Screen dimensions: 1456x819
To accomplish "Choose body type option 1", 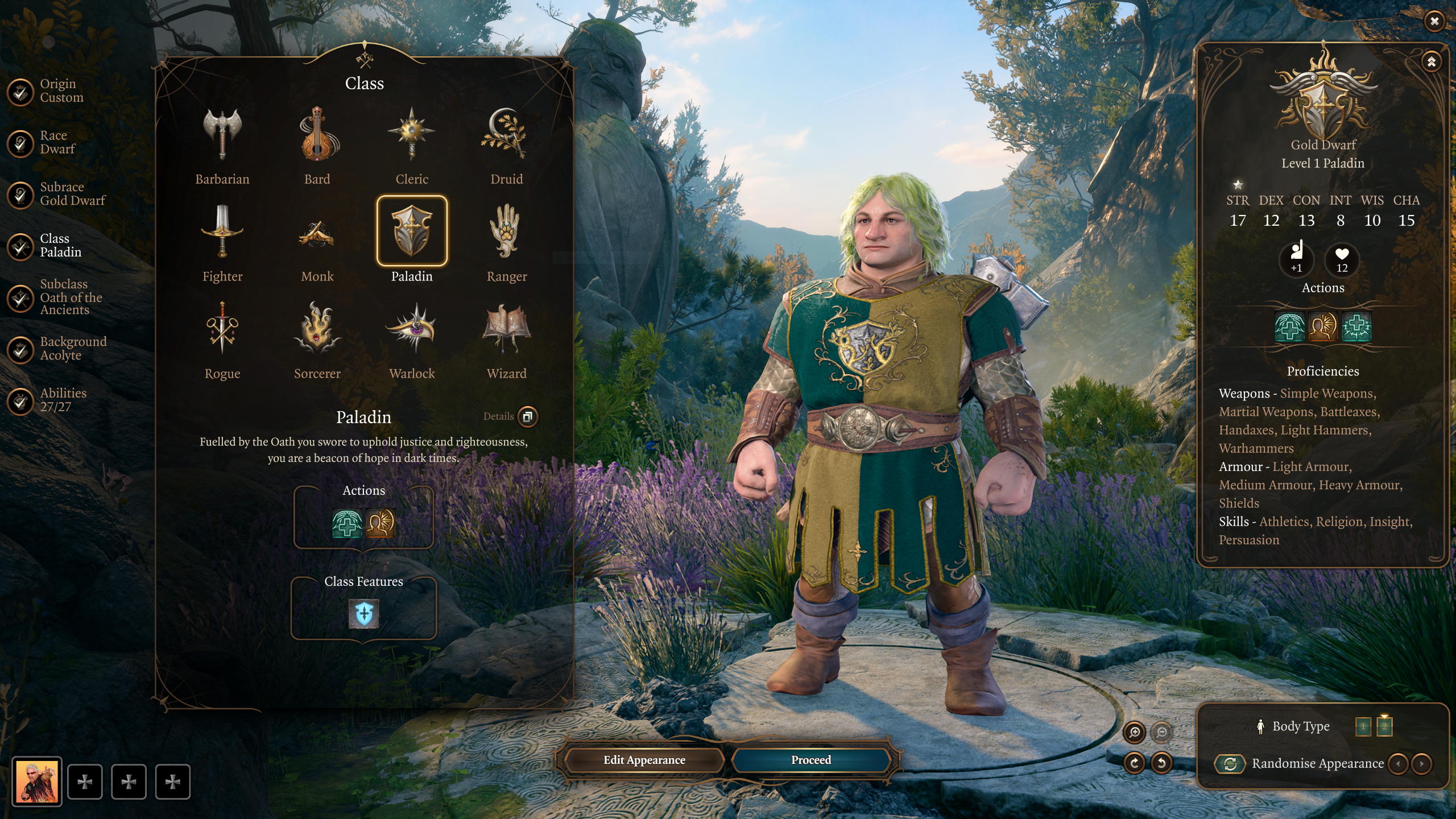I will click(1363, 726).
